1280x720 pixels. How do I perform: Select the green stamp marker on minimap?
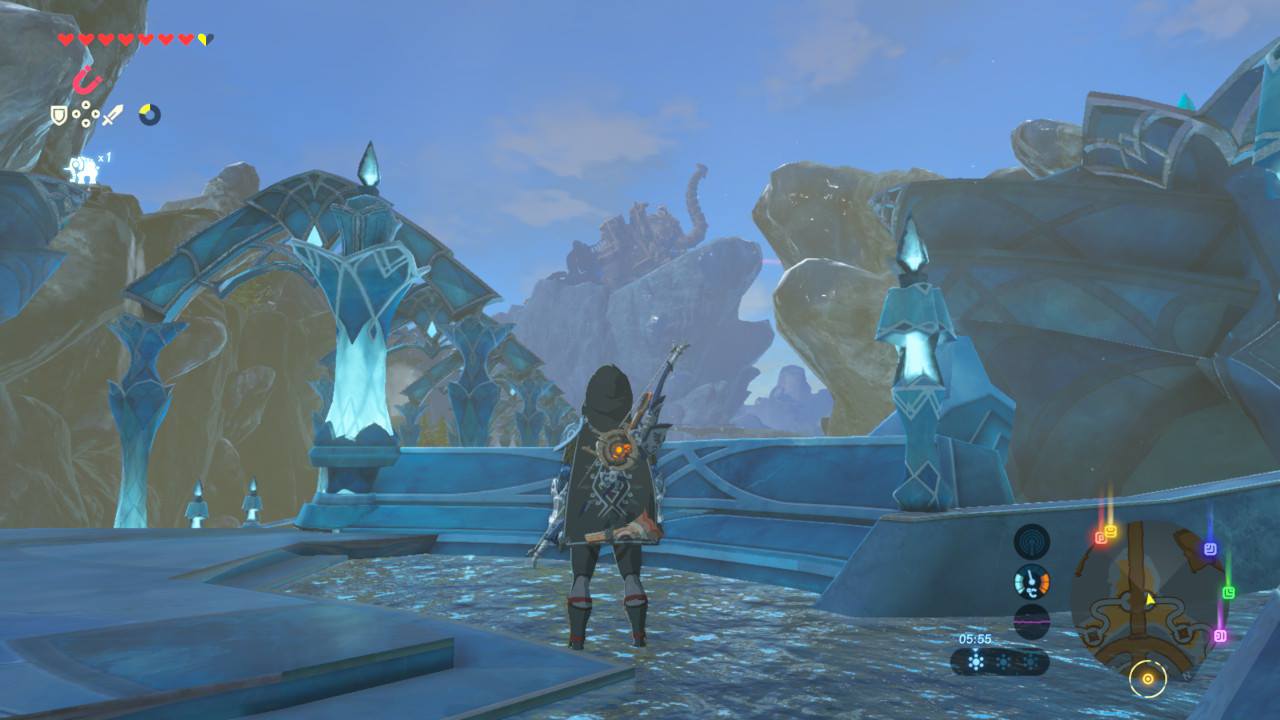1228,592
